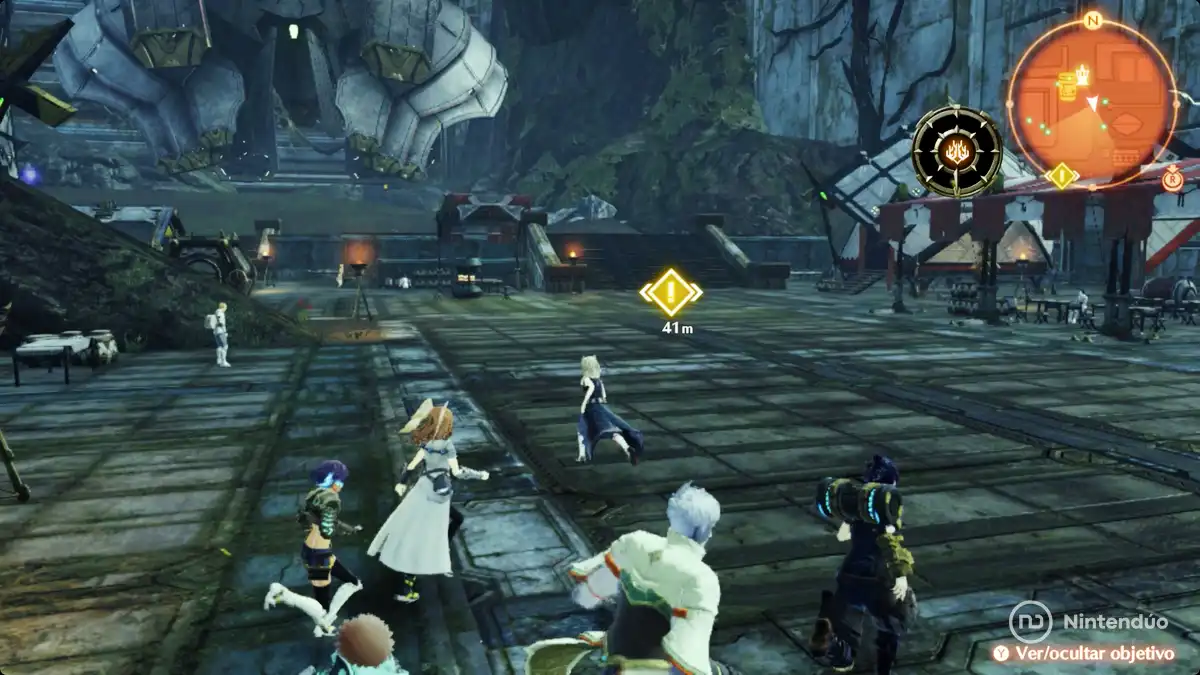Image resolution: width=1200 pixels, height=675 pixels.
Task: Click the N compass marker atop the minimap
Action: tap(1091, 20)
